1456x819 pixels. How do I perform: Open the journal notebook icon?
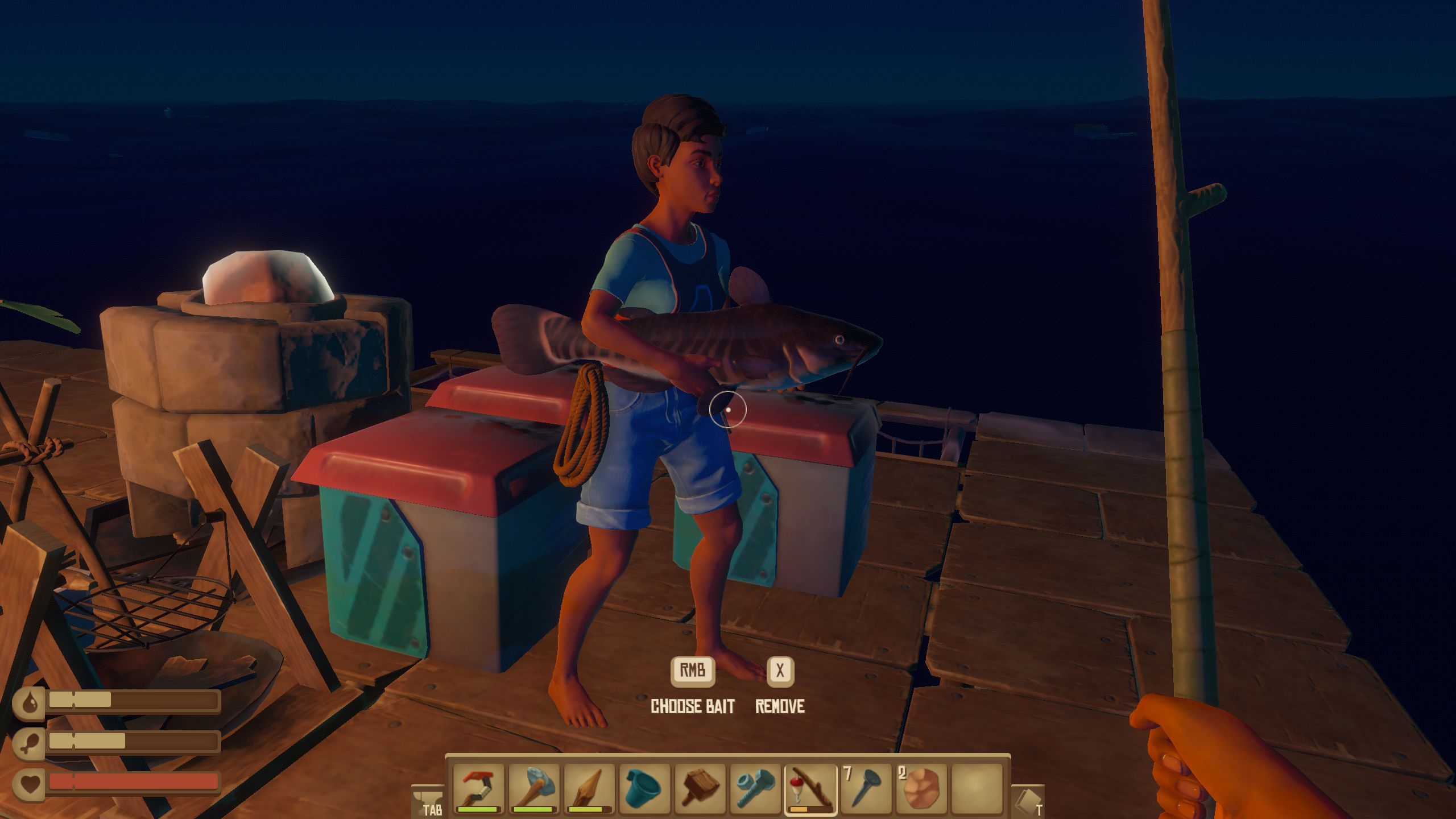(1028, 800)
